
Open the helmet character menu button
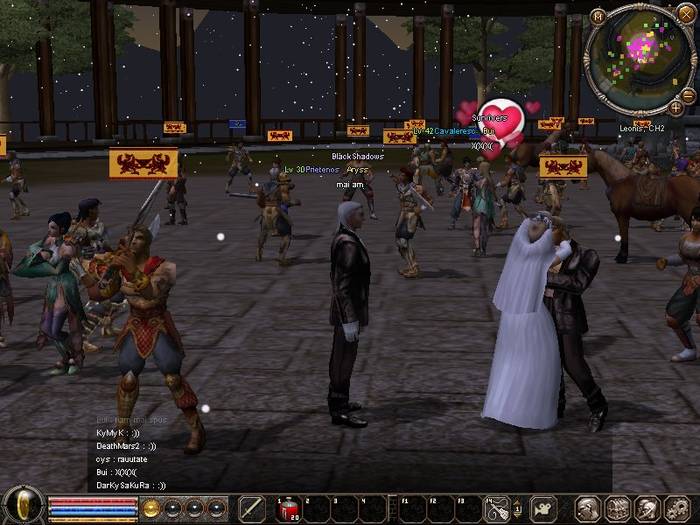[x=589, y=508]
